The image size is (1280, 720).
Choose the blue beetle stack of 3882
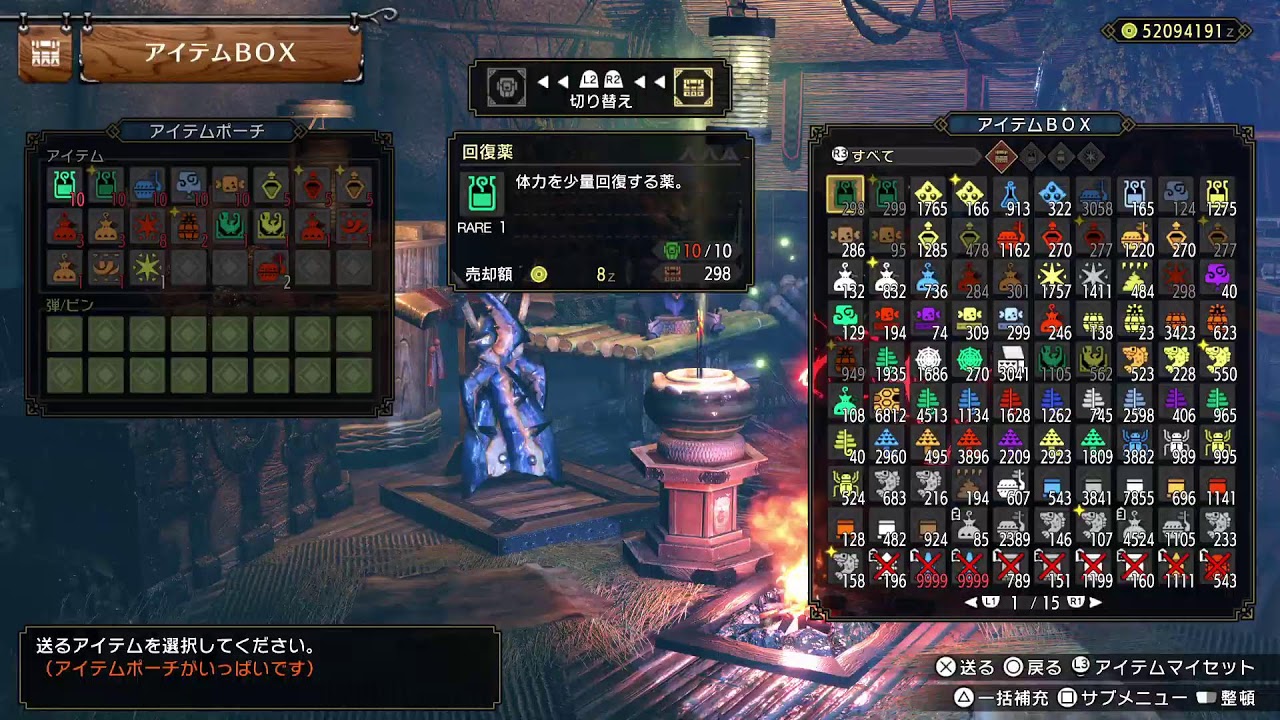coord(1136,444)
